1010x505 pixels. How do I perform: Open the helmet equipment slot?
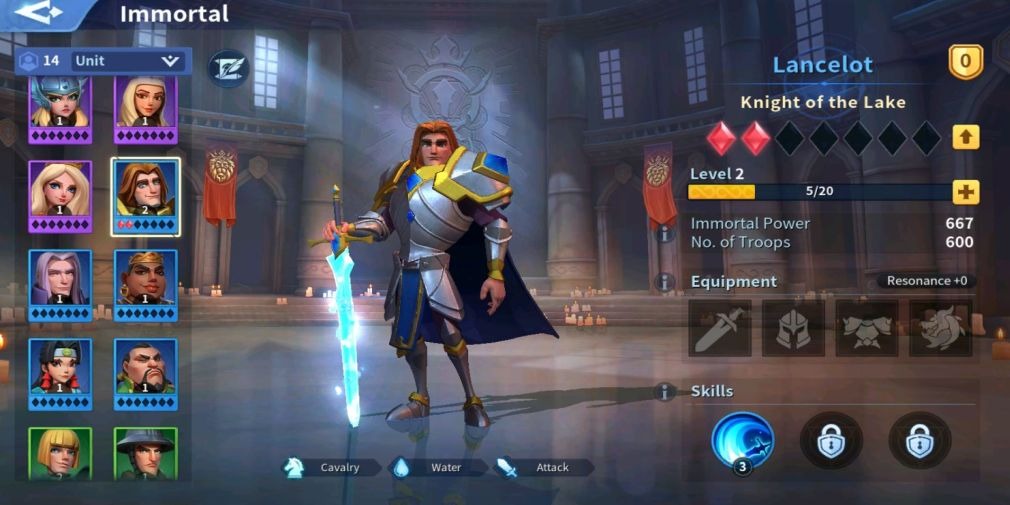tap(794, 328)
